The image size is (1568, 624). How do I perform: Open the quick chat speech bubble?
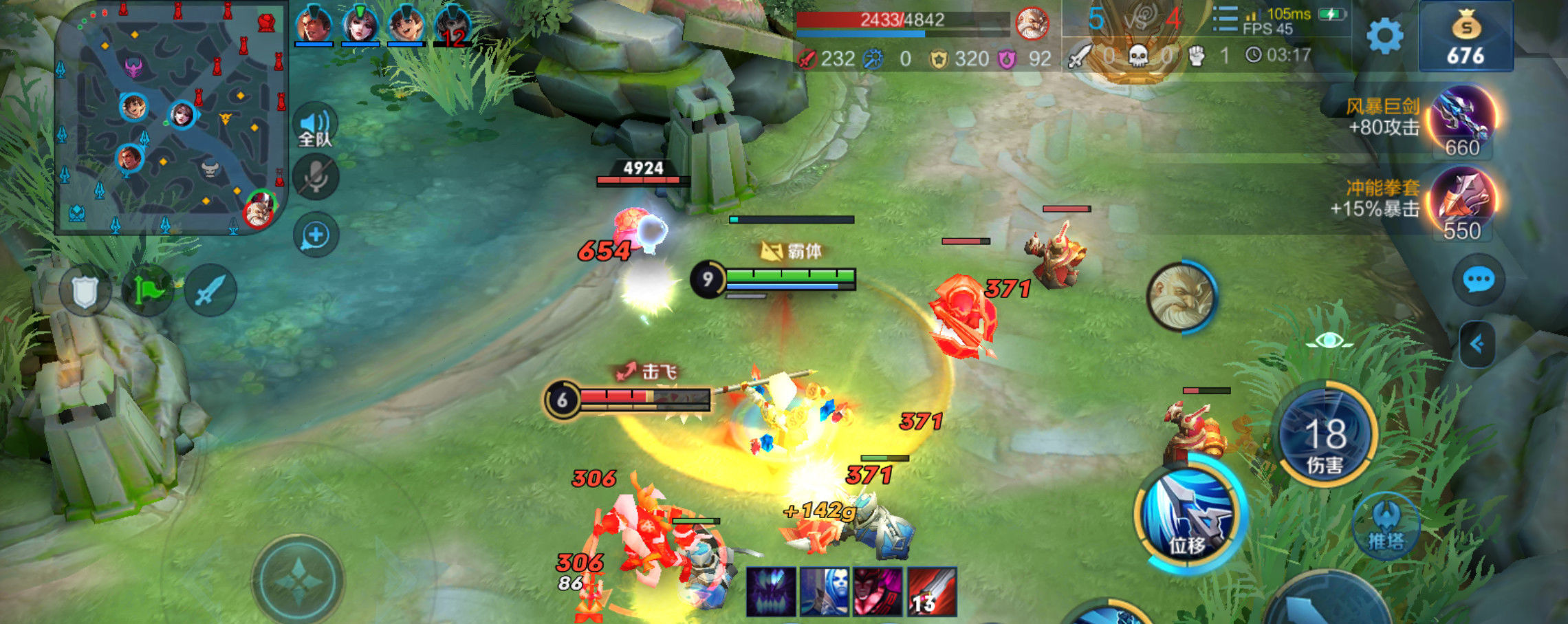1478,280
